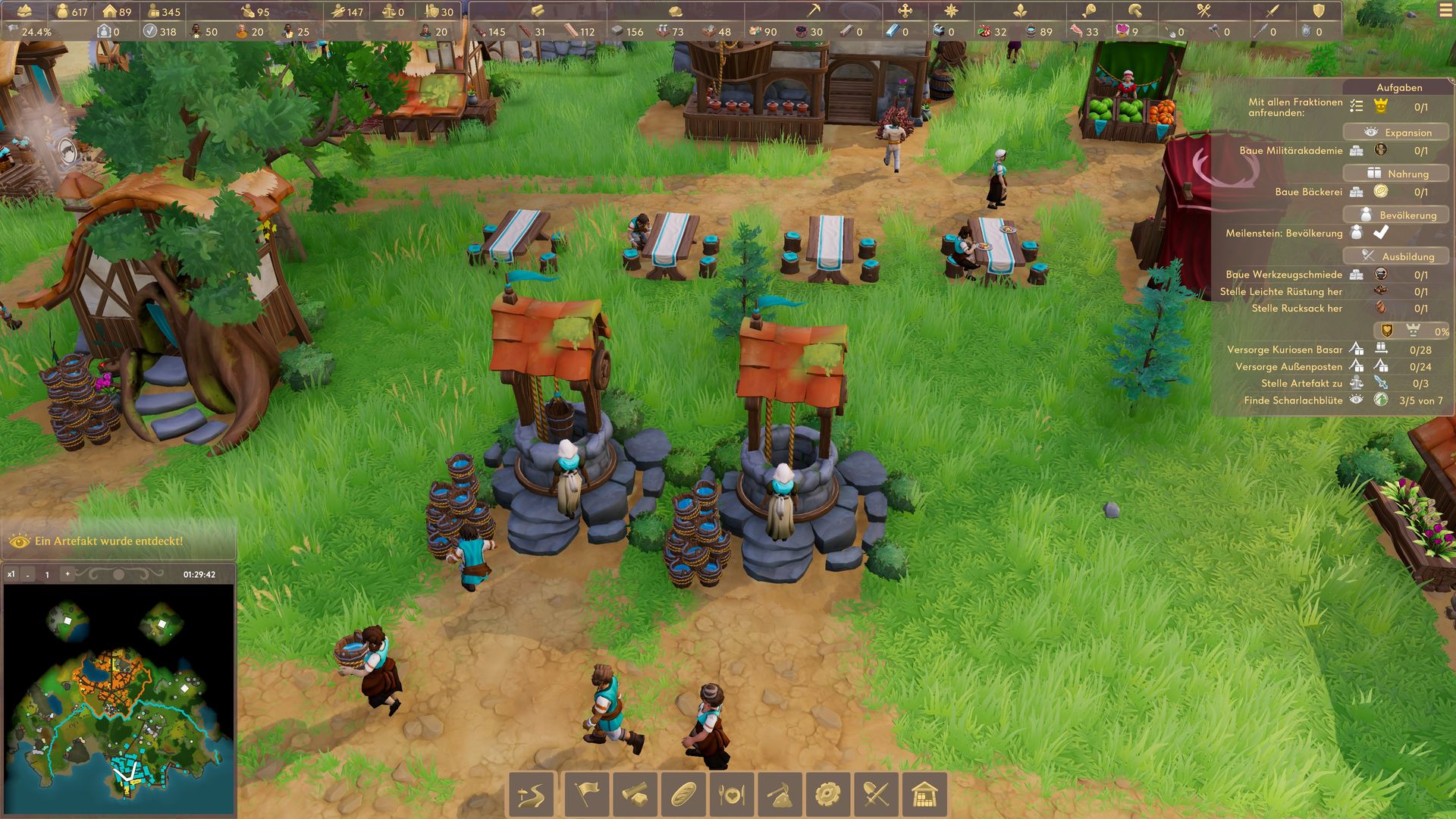
Task: Reset game speed with the x1 button
Action: (11, 574)
